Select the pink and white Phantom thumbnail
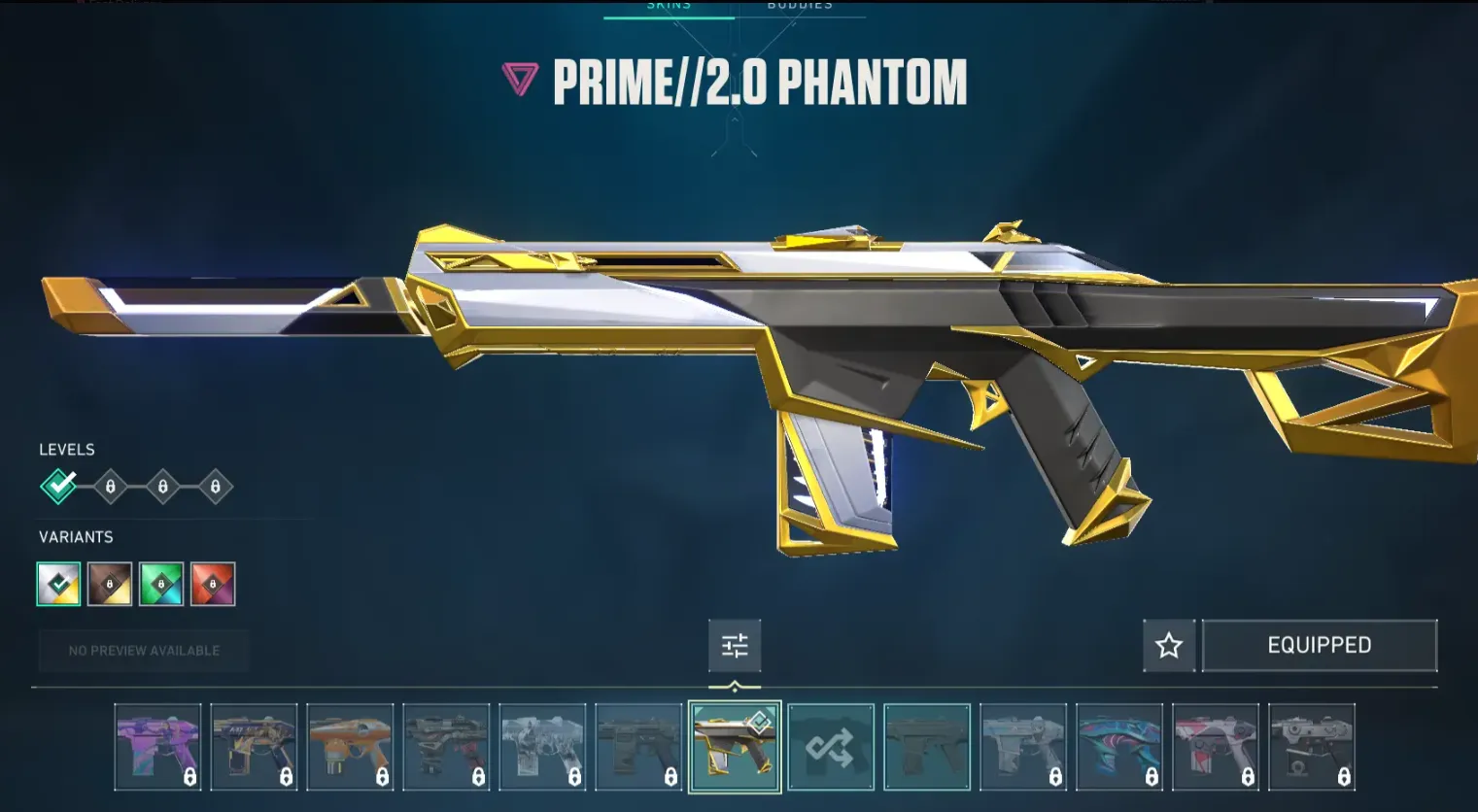Screen dimensions: 1478x812 click(x=1216, y=747)
